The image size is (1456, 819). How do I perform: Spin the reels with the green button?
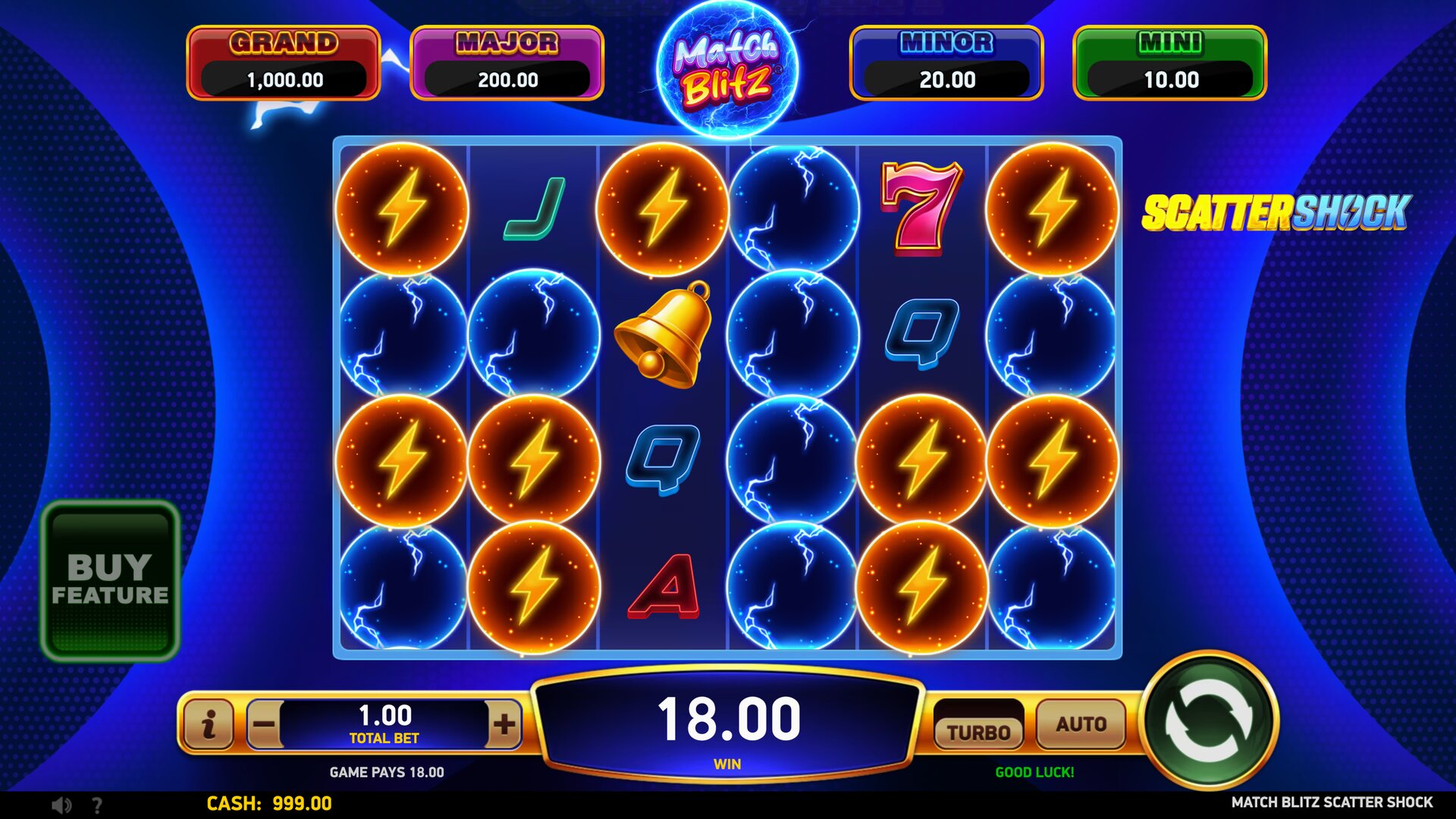[x=1209, y=720]
